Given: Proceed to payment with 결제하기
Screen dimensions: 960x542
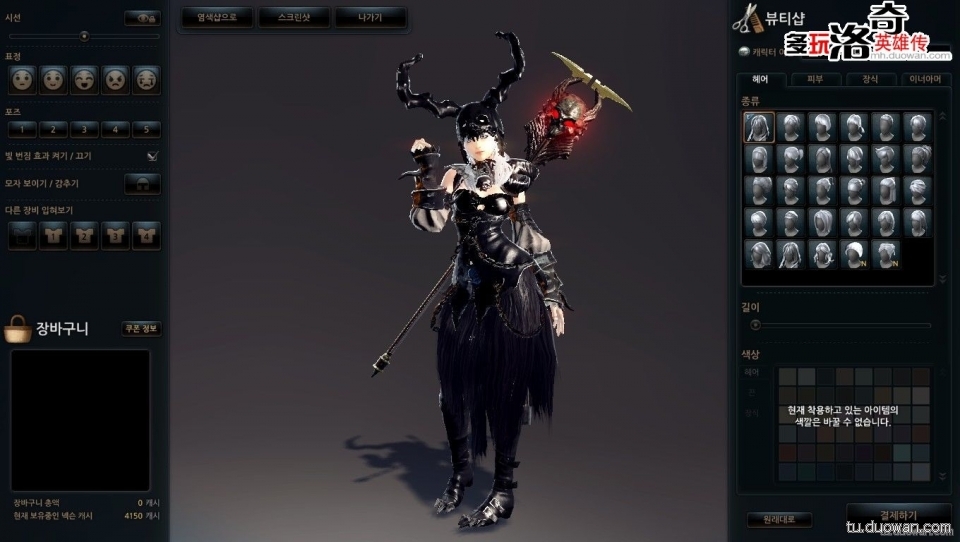Looking at the screenshot, I should [897, 512].
